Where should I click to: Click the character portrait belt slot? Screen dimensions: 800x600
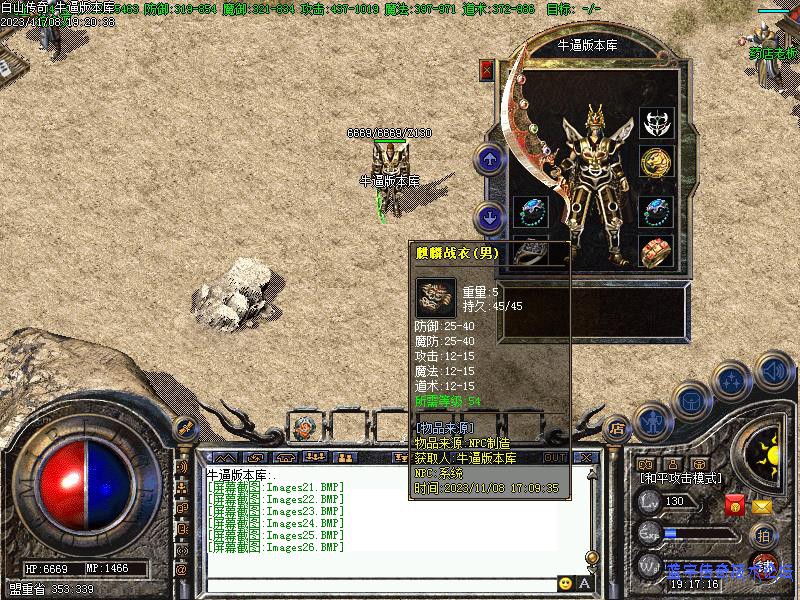coord(302,428)
